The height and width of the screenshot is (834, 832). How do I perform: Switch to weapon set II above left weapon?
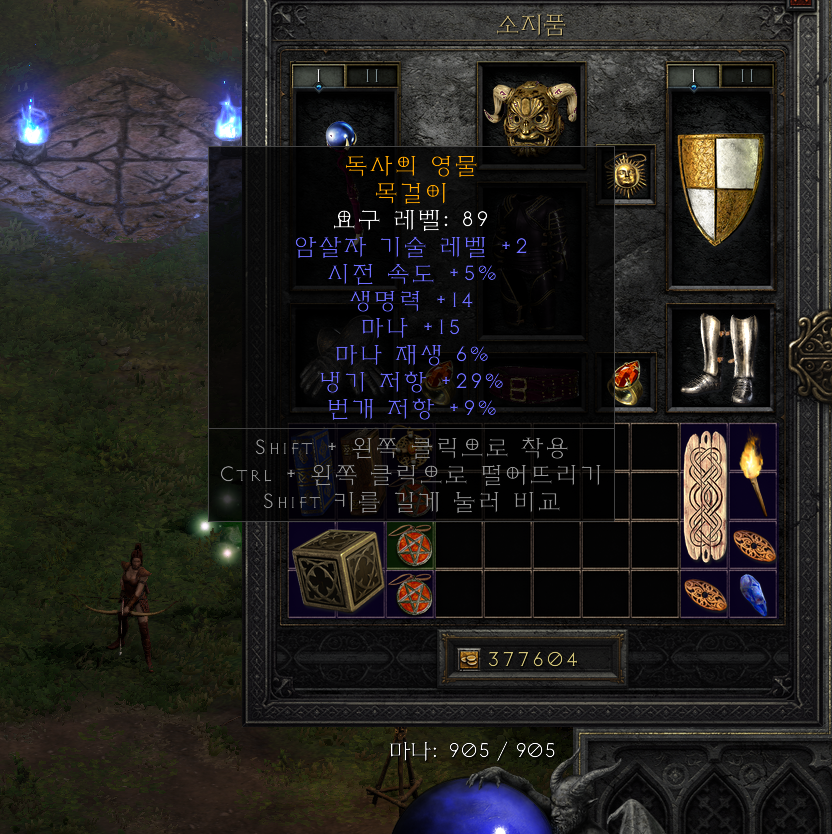371,76
